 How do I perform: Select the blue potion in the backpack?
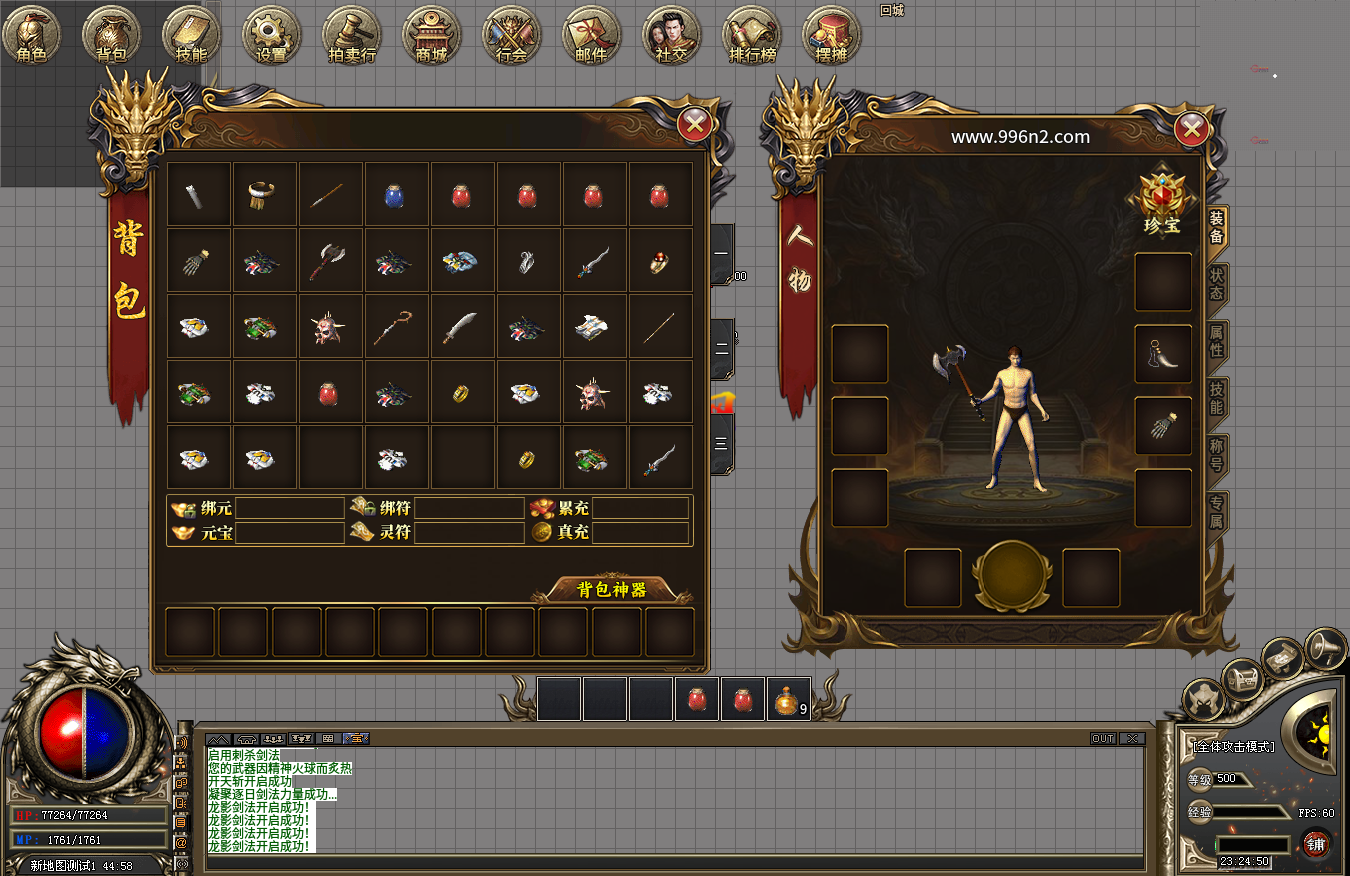click(395, 194)
